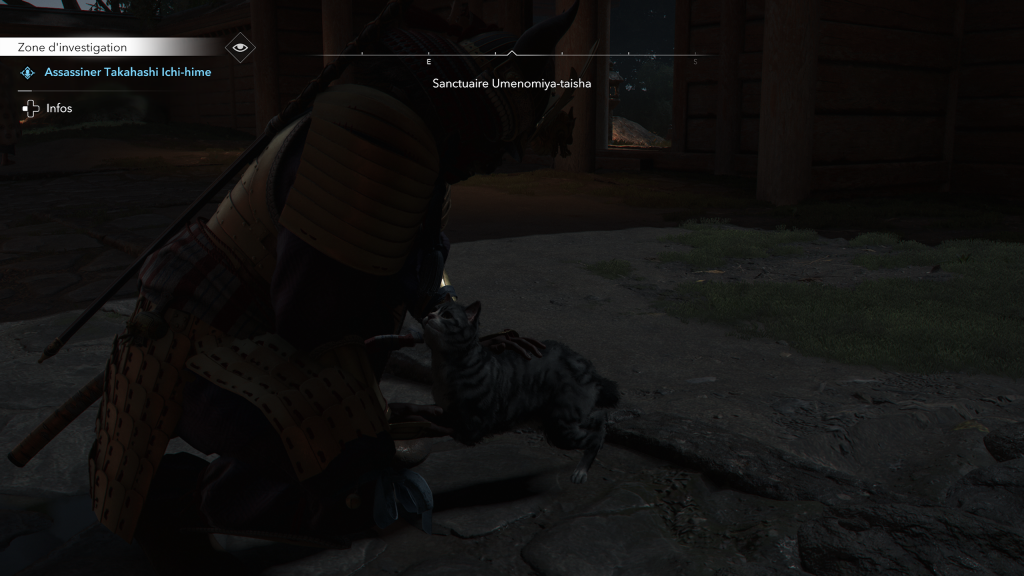
Task: Toggle the eye observation icon
Action: (x=239, y=47)
